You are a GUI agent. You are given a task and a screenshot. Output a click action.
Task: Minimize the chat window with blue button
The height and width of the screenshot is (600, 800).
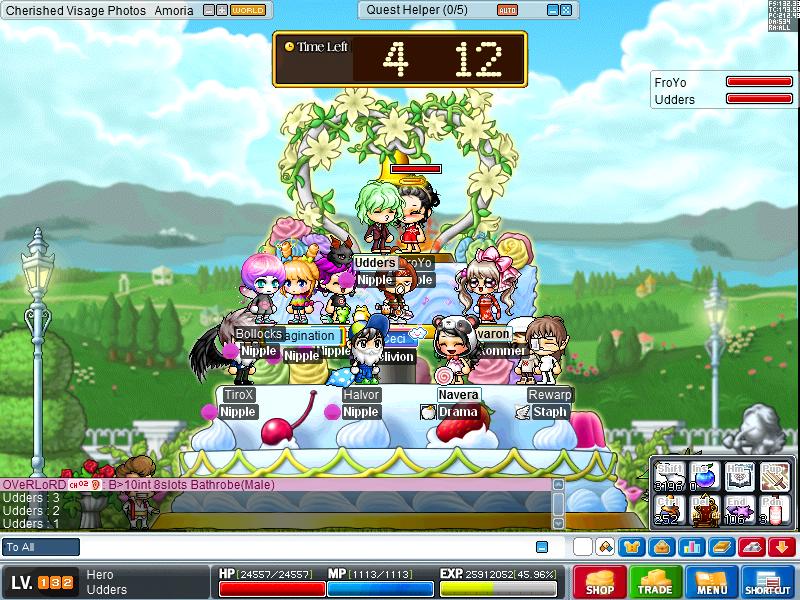coord(542,547)
